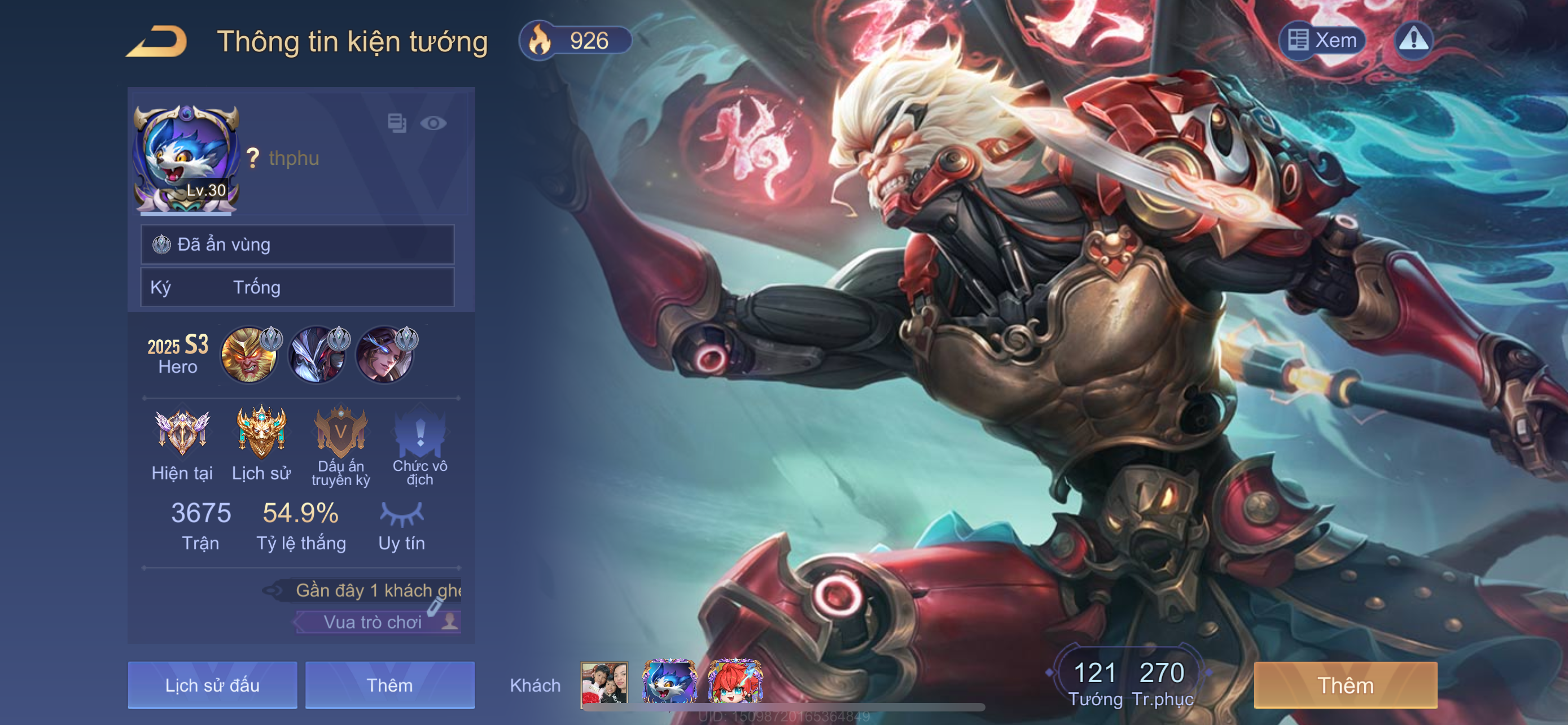Click the player avatar with Lv.30 frame
Viewport: 1568px width, 725px height.
186,159
